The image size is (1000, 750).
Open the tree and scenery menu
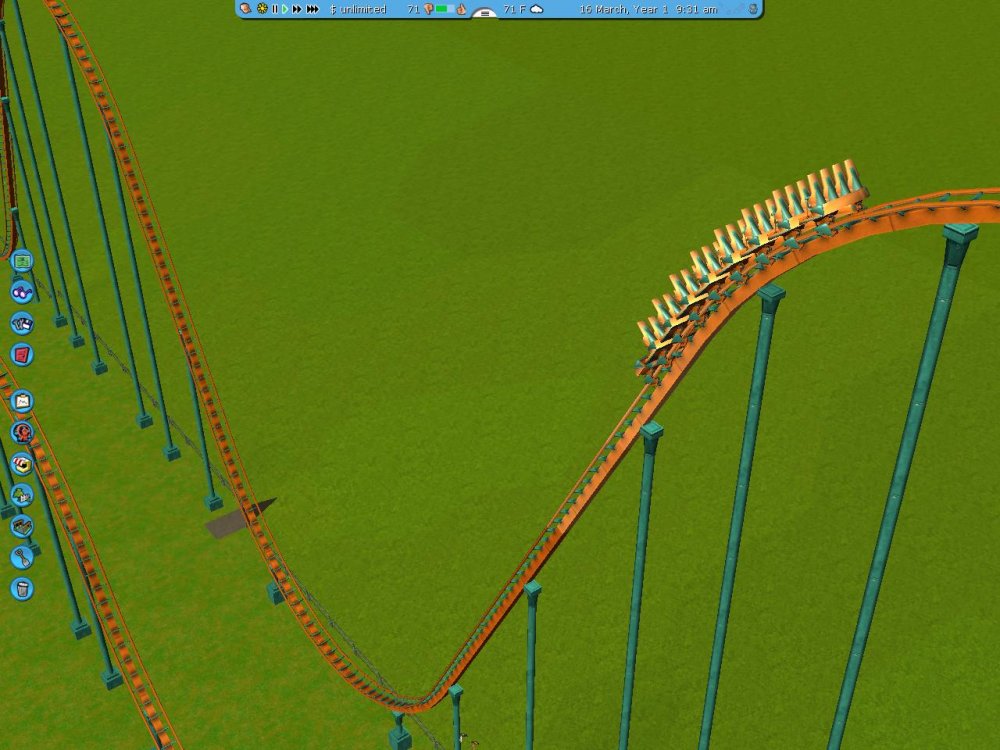pos(22,495)
